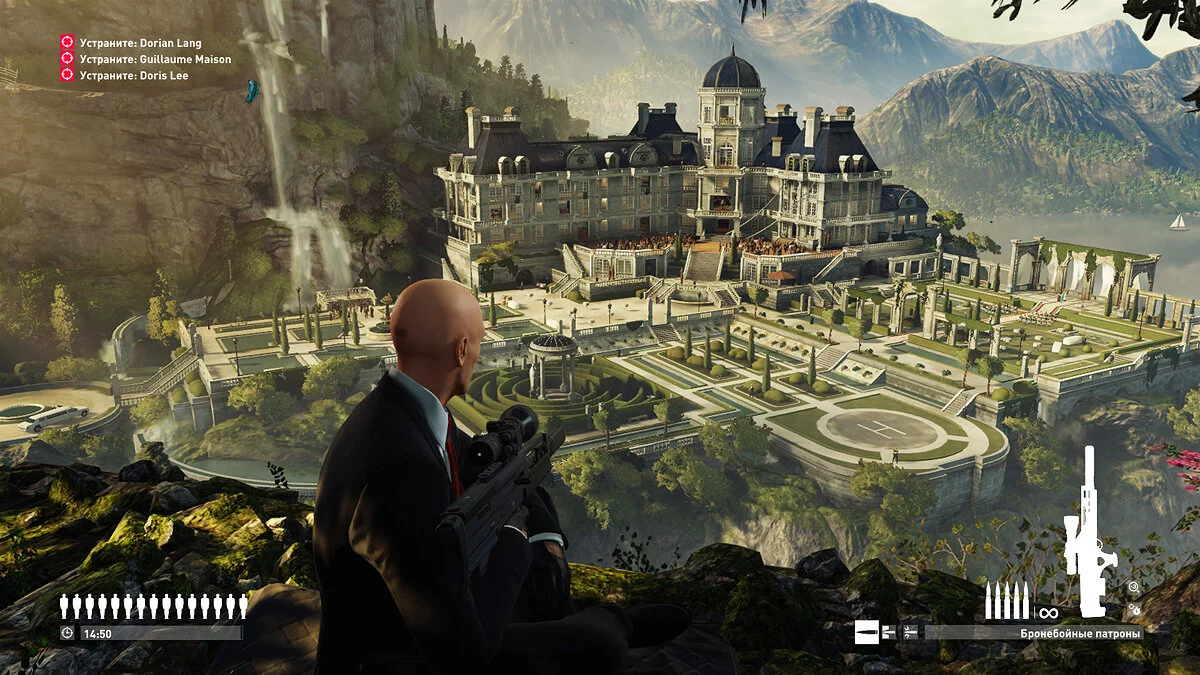Screen dimensions: 1200x675
Task: Click the Бронебойные патроны ammo label
Action: coord(1080,632)
